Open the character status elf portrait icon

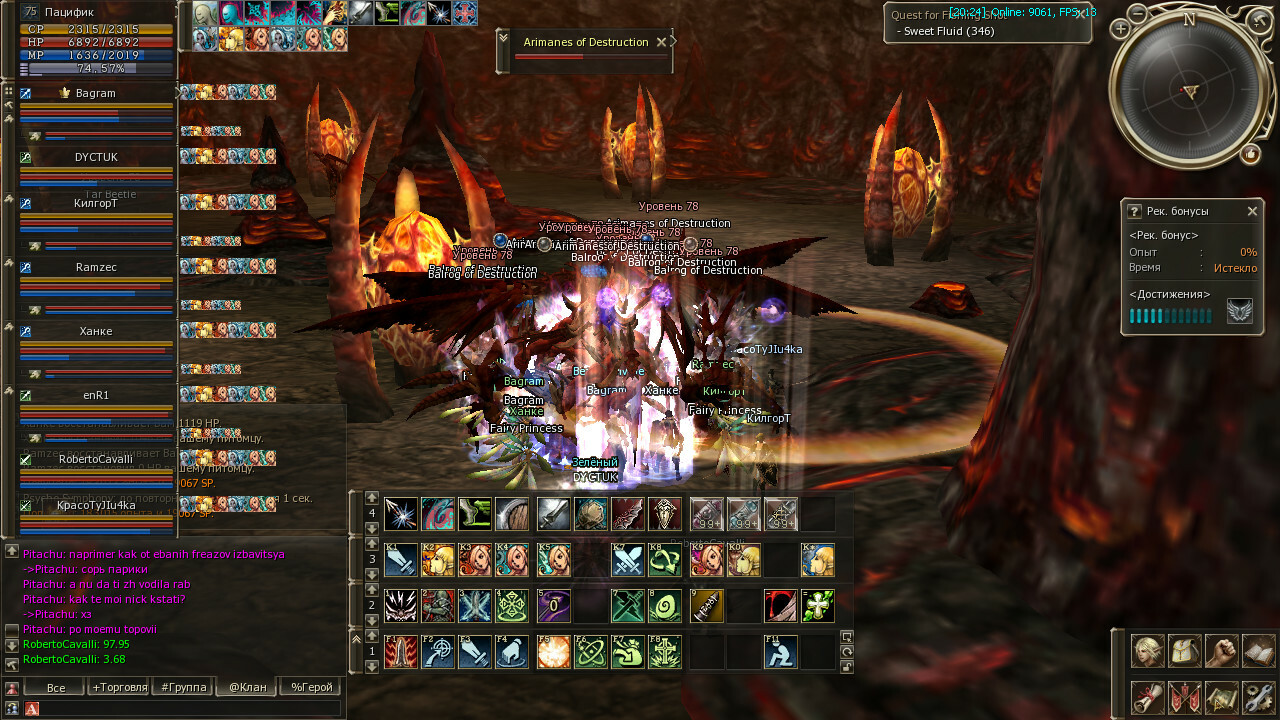[x=1148, y=651]
